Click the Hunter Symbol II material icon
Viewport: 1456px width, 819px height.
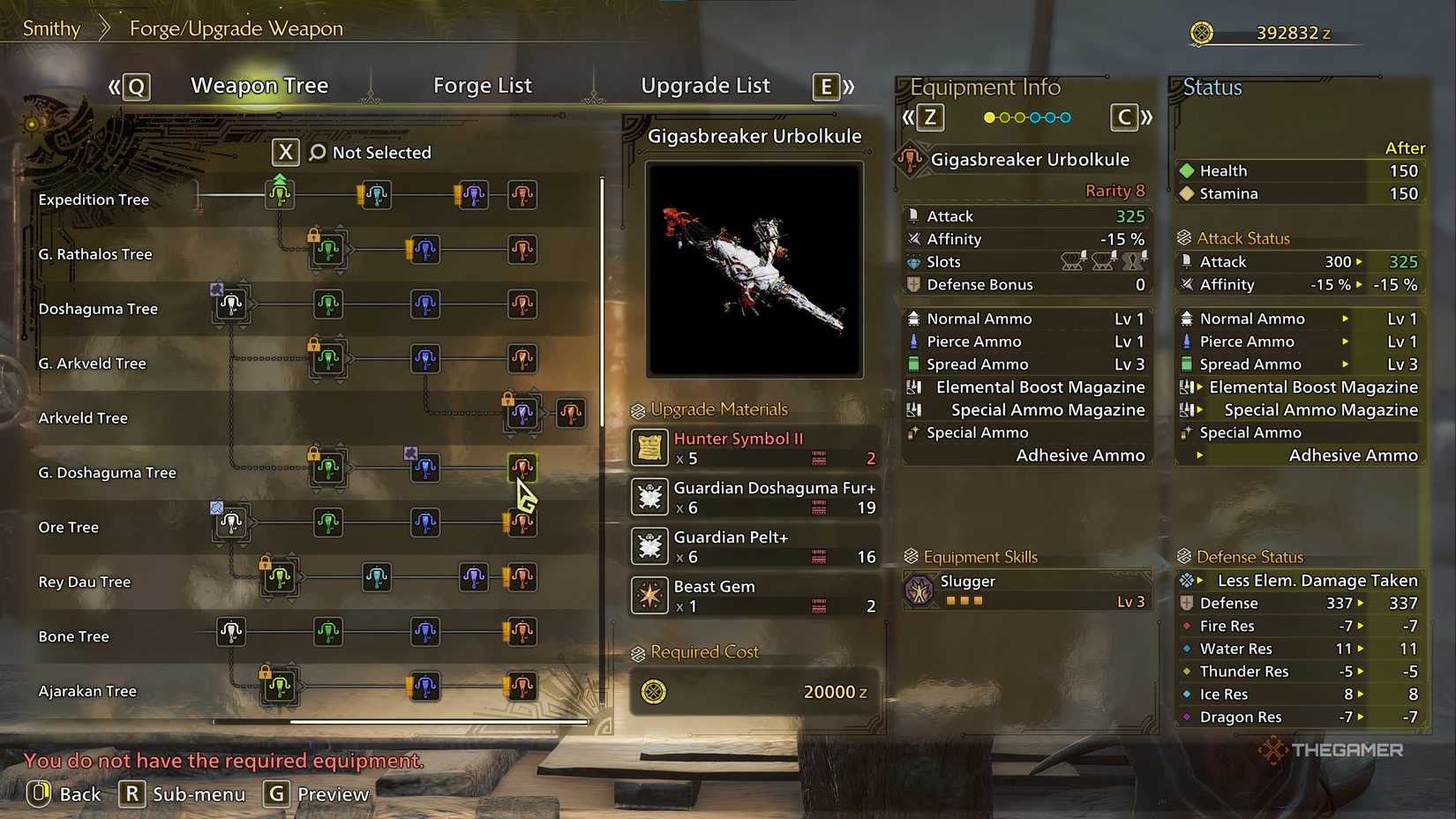[649, 447]
